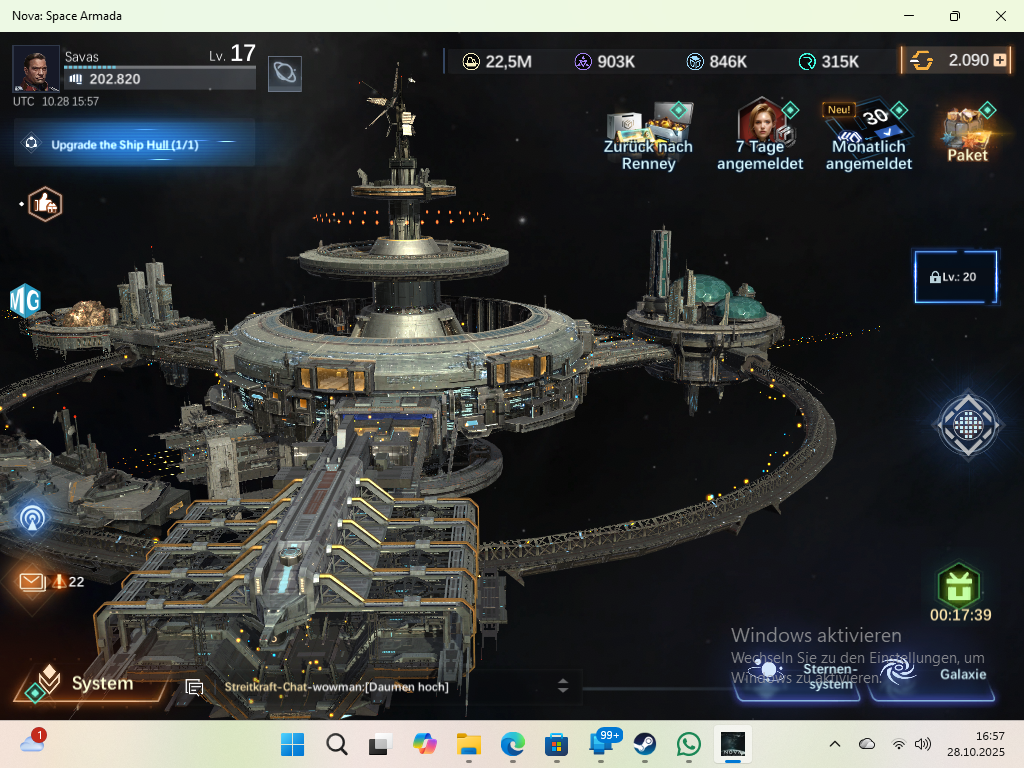Close the Nova: Space Armada window
The height and width of the screenshot is (768, 1024).
(1001, 16)
